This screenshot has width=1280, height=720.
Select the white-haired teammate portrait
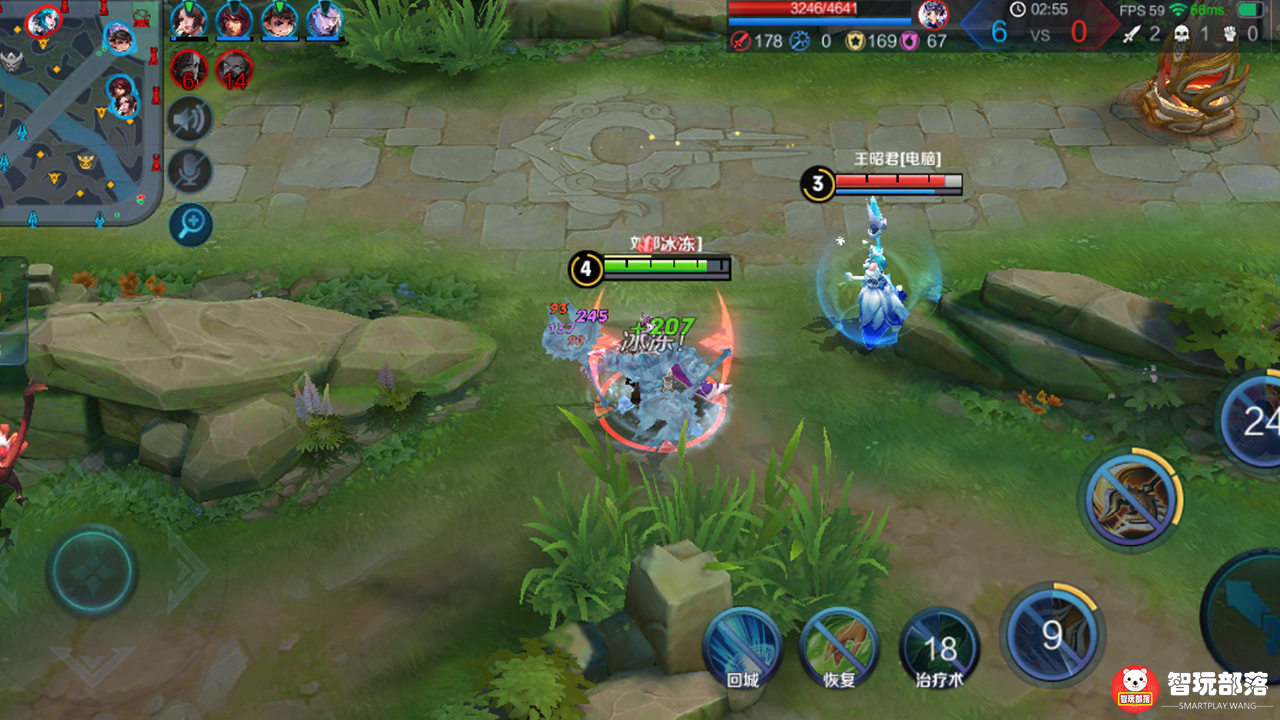(x=325, y=20)
